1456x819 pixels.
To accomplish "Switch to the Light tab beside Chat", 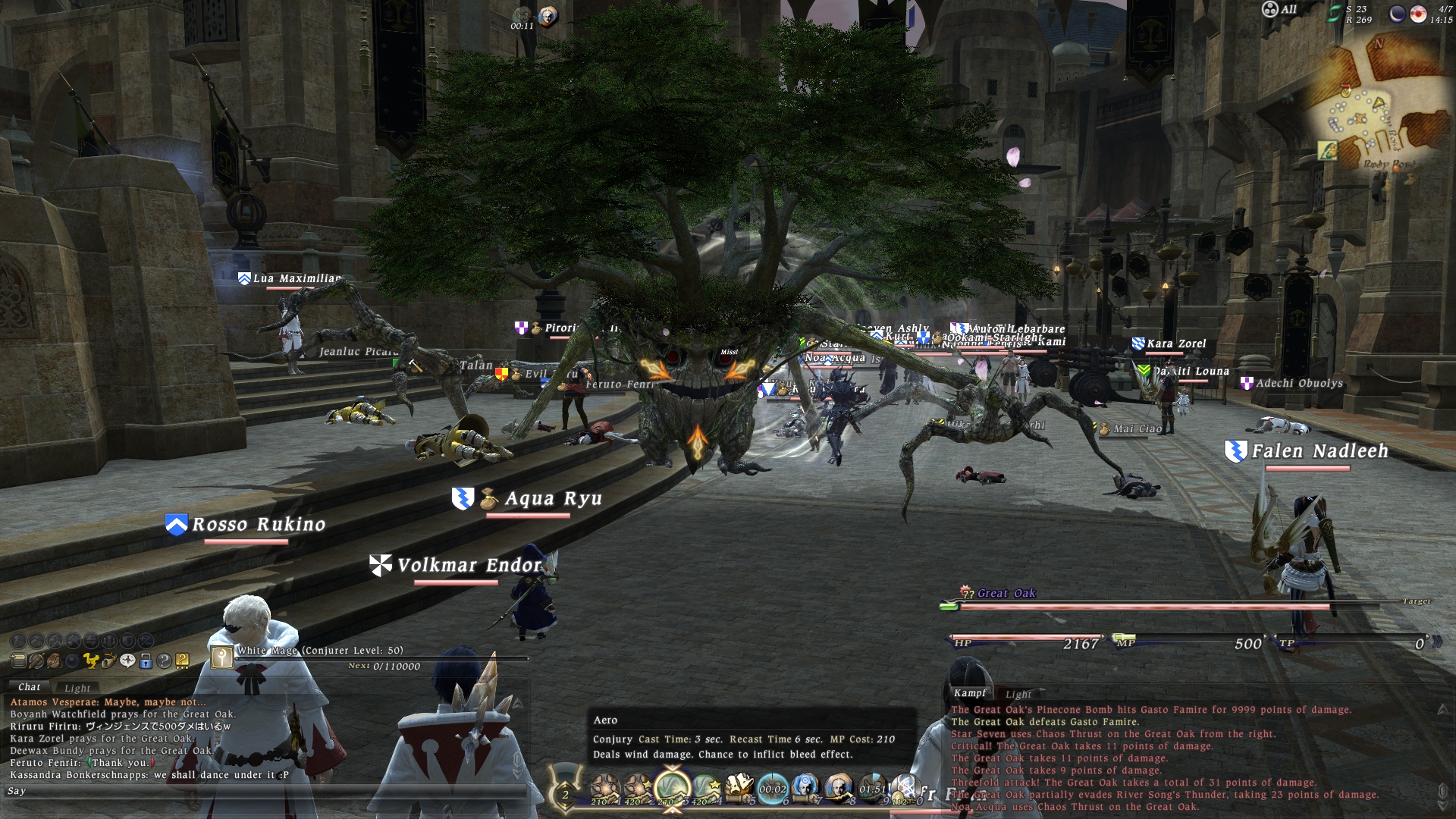I will [77, 688].
